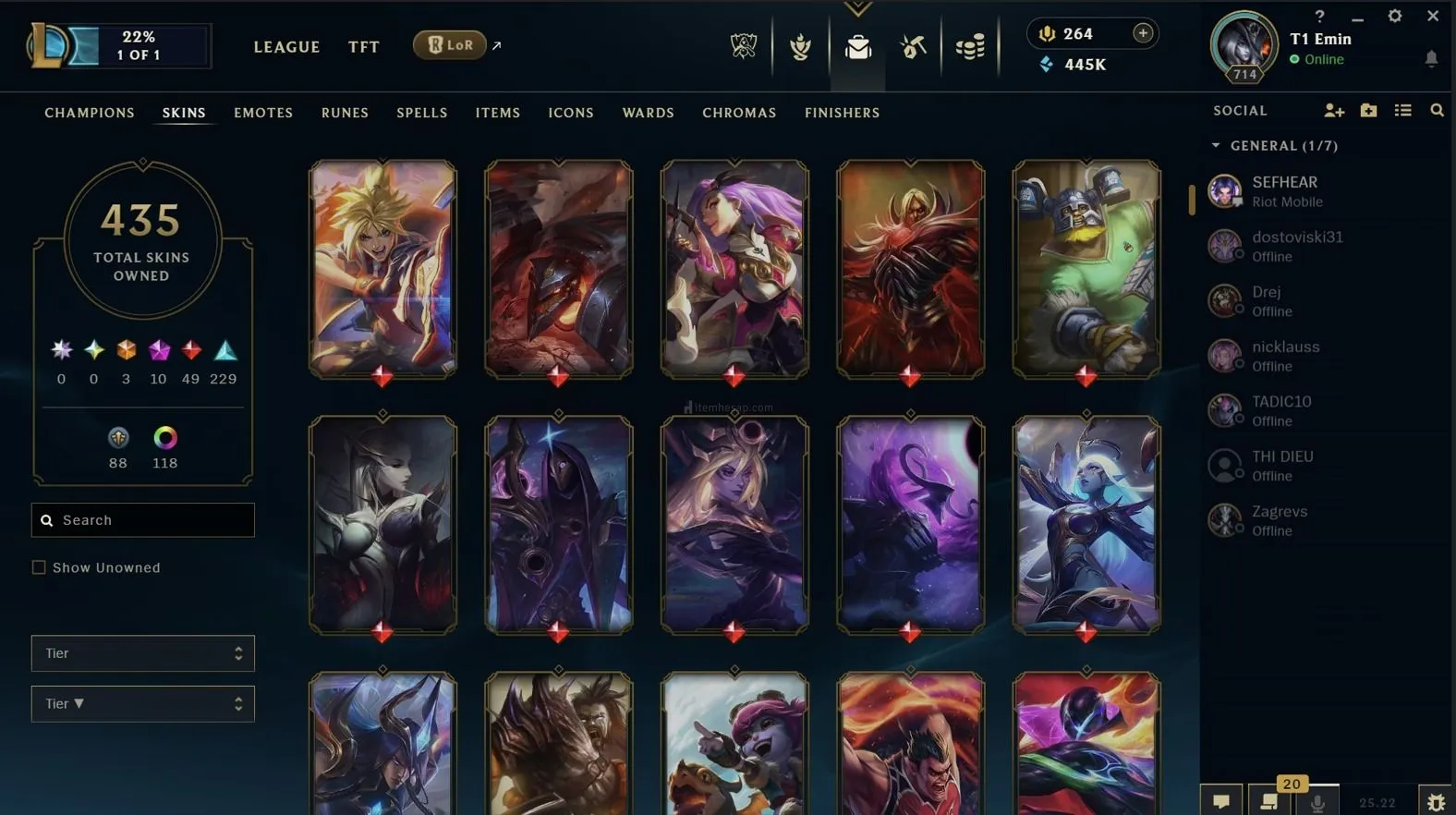Open the Wards tab
Image resolution: width=1456 pixels, height=815 pixels.
[x=648, y=113]
